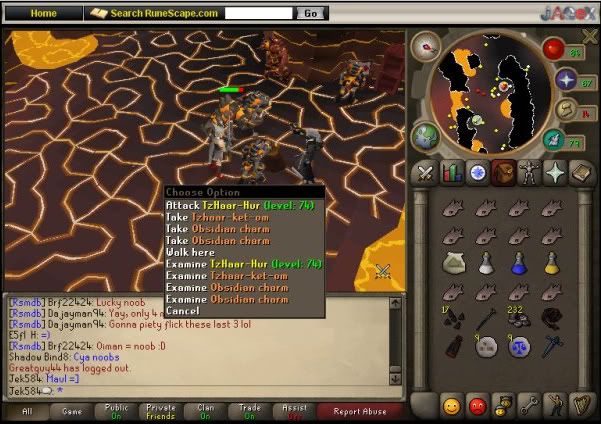Select the blue potion in the inventory
This screenshot has width=601, height=424.
pos(518,263)
